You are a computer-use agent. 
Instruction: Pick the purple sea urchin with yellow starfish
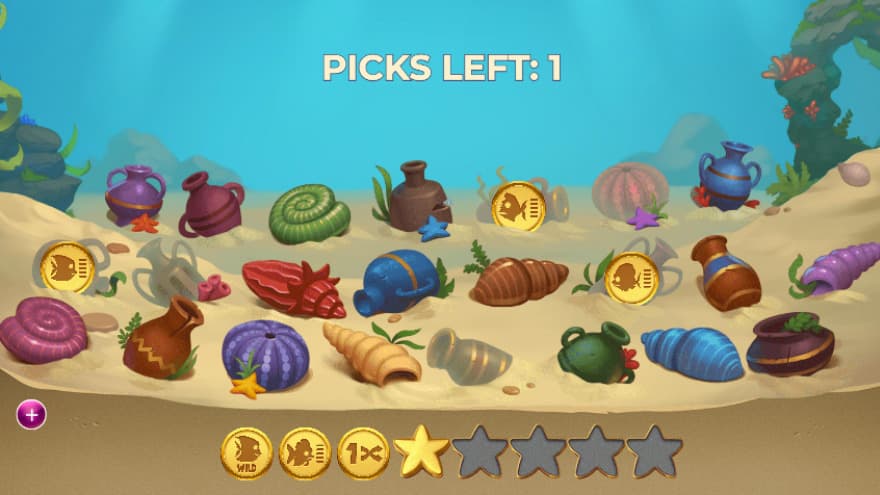click(264, 353)
